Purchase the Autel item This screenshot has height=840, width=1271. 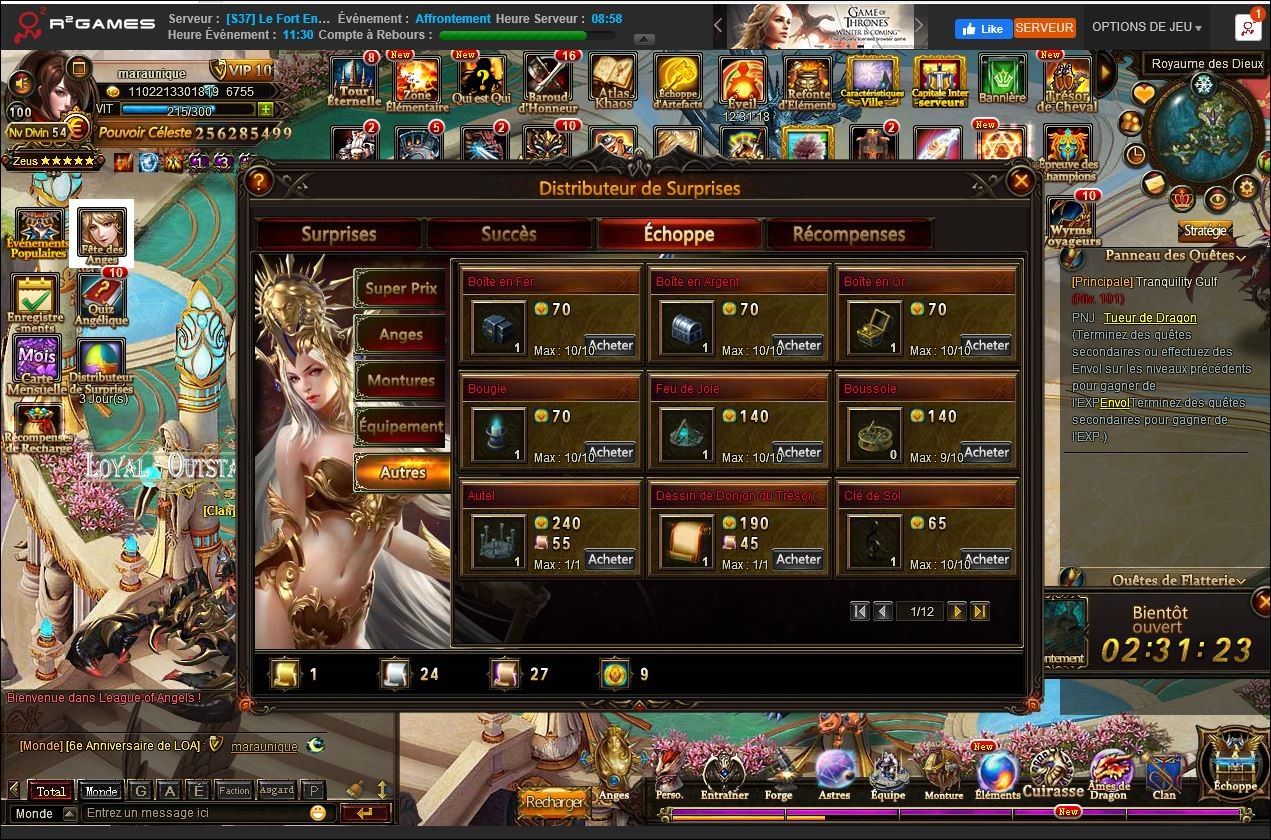(x=610, y=559)
